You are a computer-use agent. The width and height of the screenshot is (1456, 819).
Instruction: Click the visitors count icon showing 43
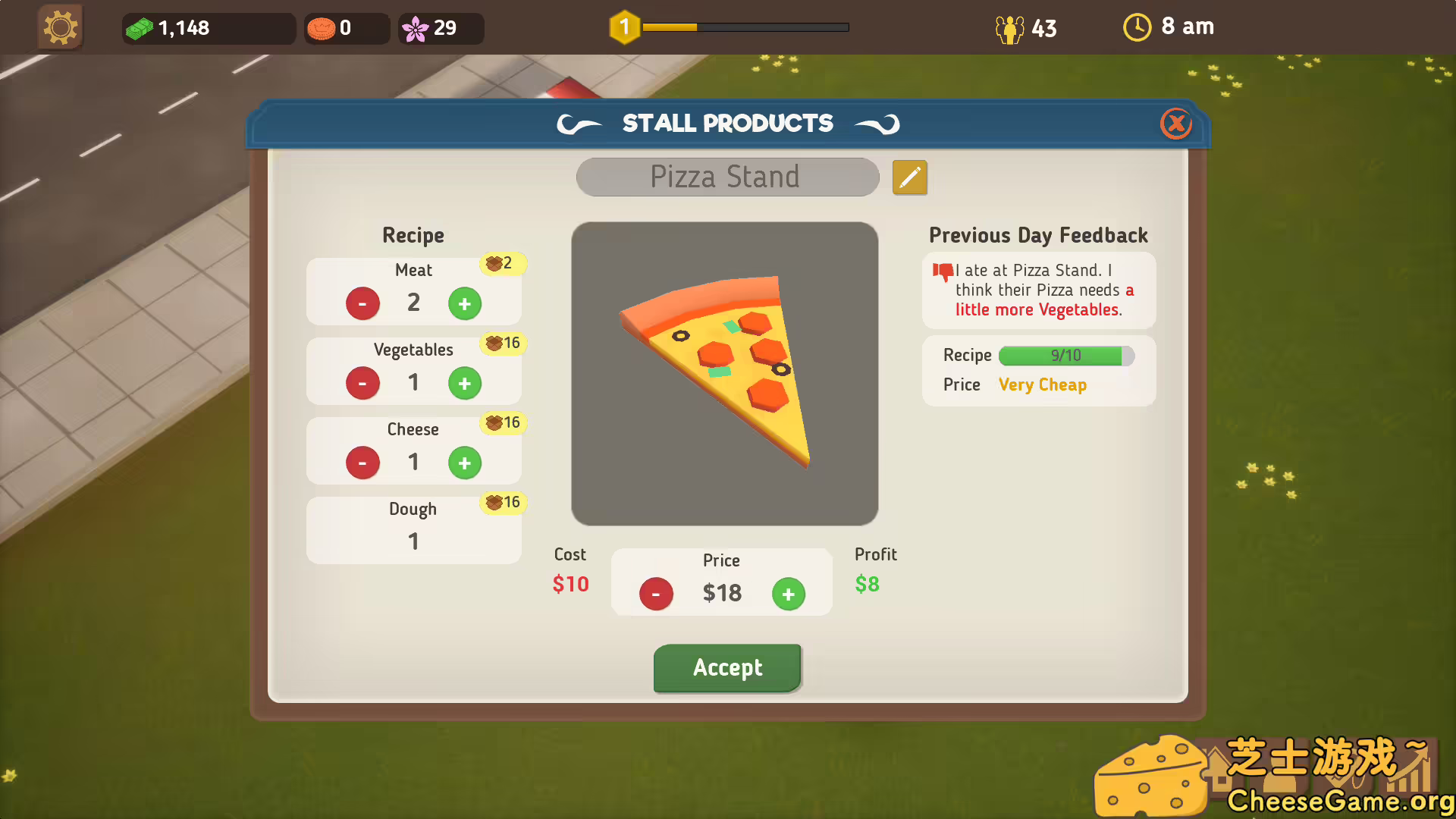coord(1009,27)
